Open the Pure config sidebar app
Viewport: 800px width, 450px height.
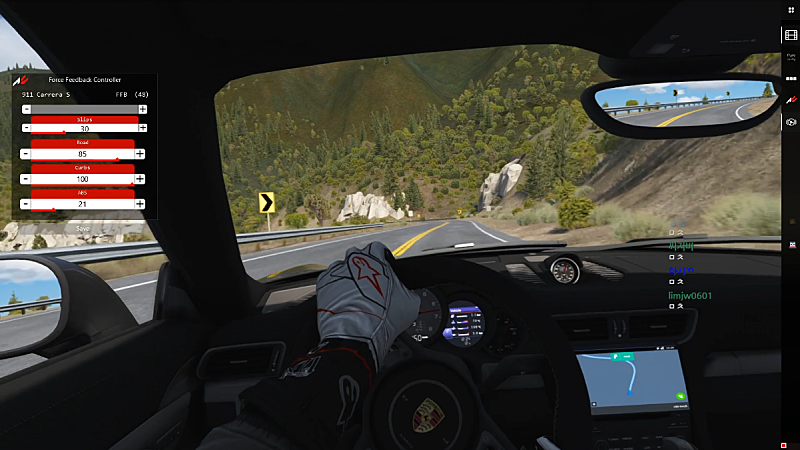click(791, 58)
